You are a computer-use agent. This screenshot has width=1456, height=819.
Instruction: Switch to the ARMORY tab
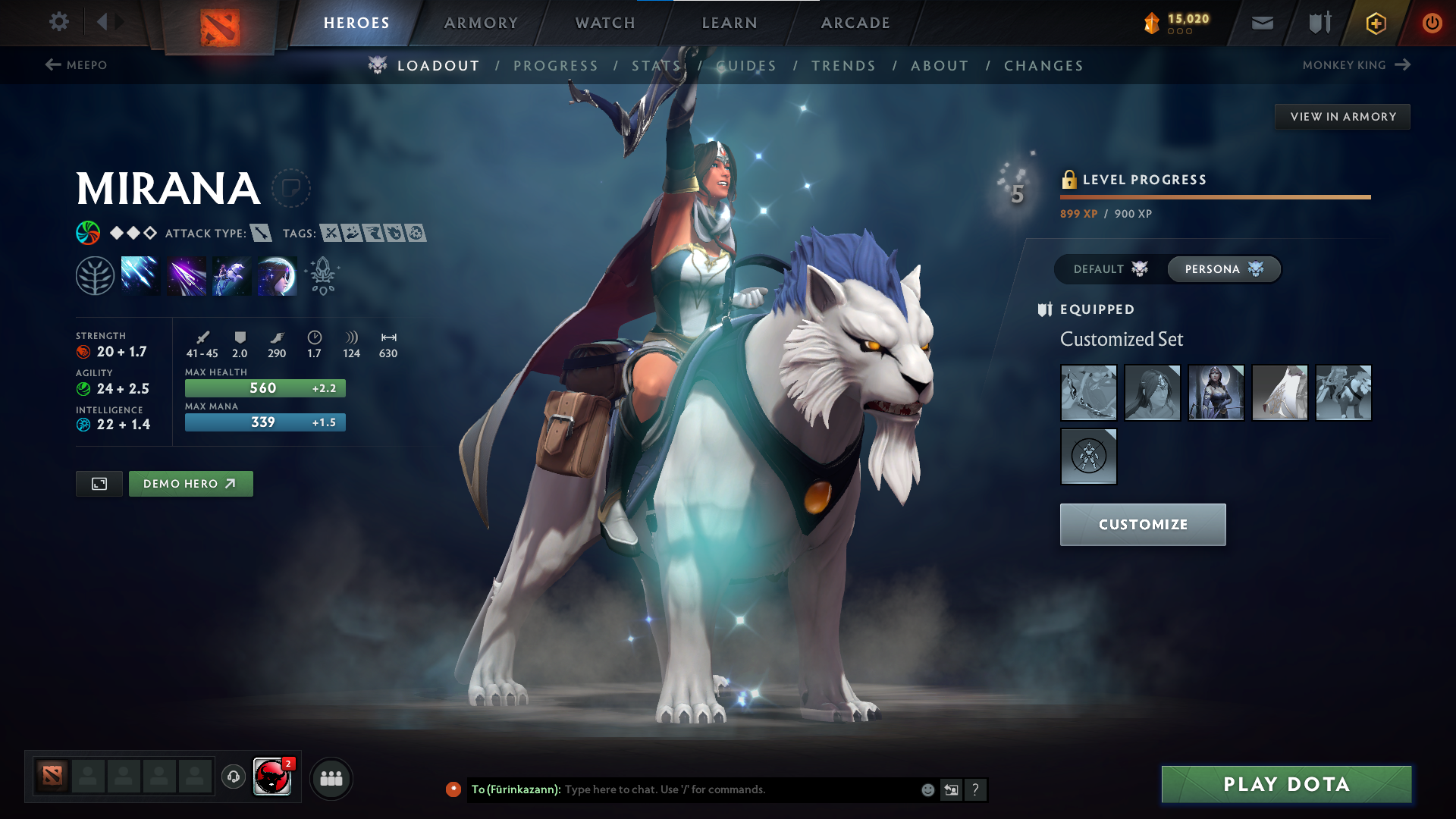pos(481,23)
